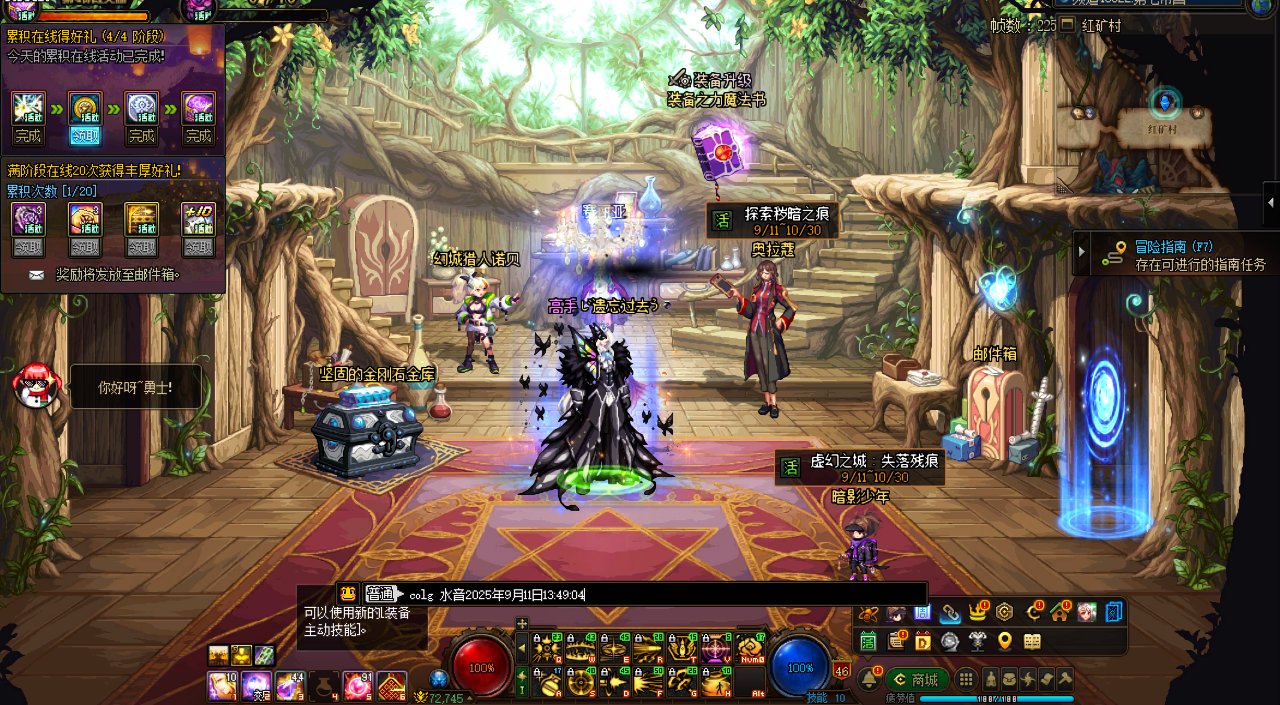Open the blue chain link icon

[x=949, y=612]
